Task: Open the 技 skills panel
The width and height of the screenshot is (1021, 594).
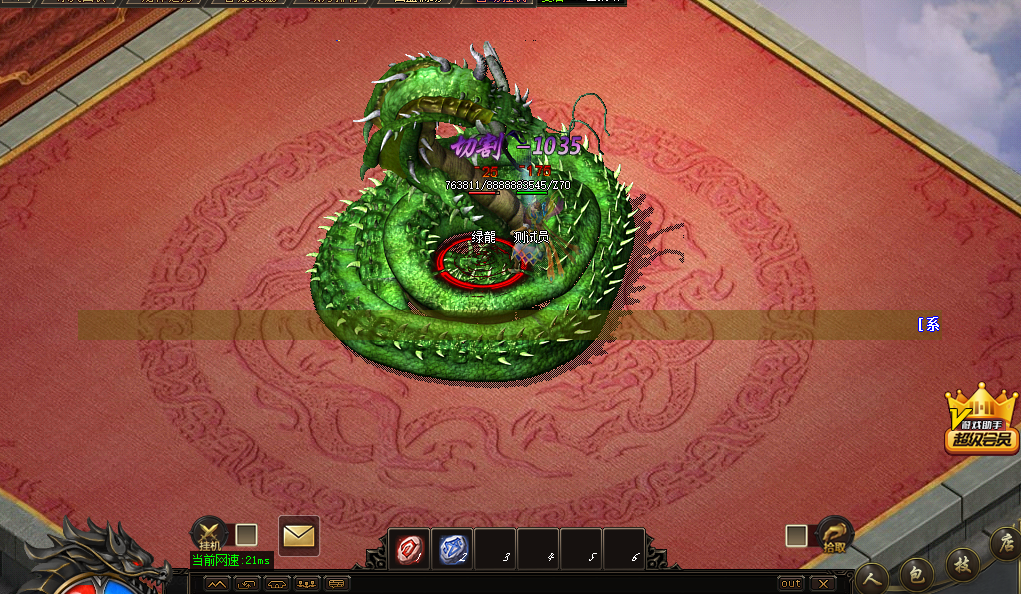Action: click(x=962, y=562)
